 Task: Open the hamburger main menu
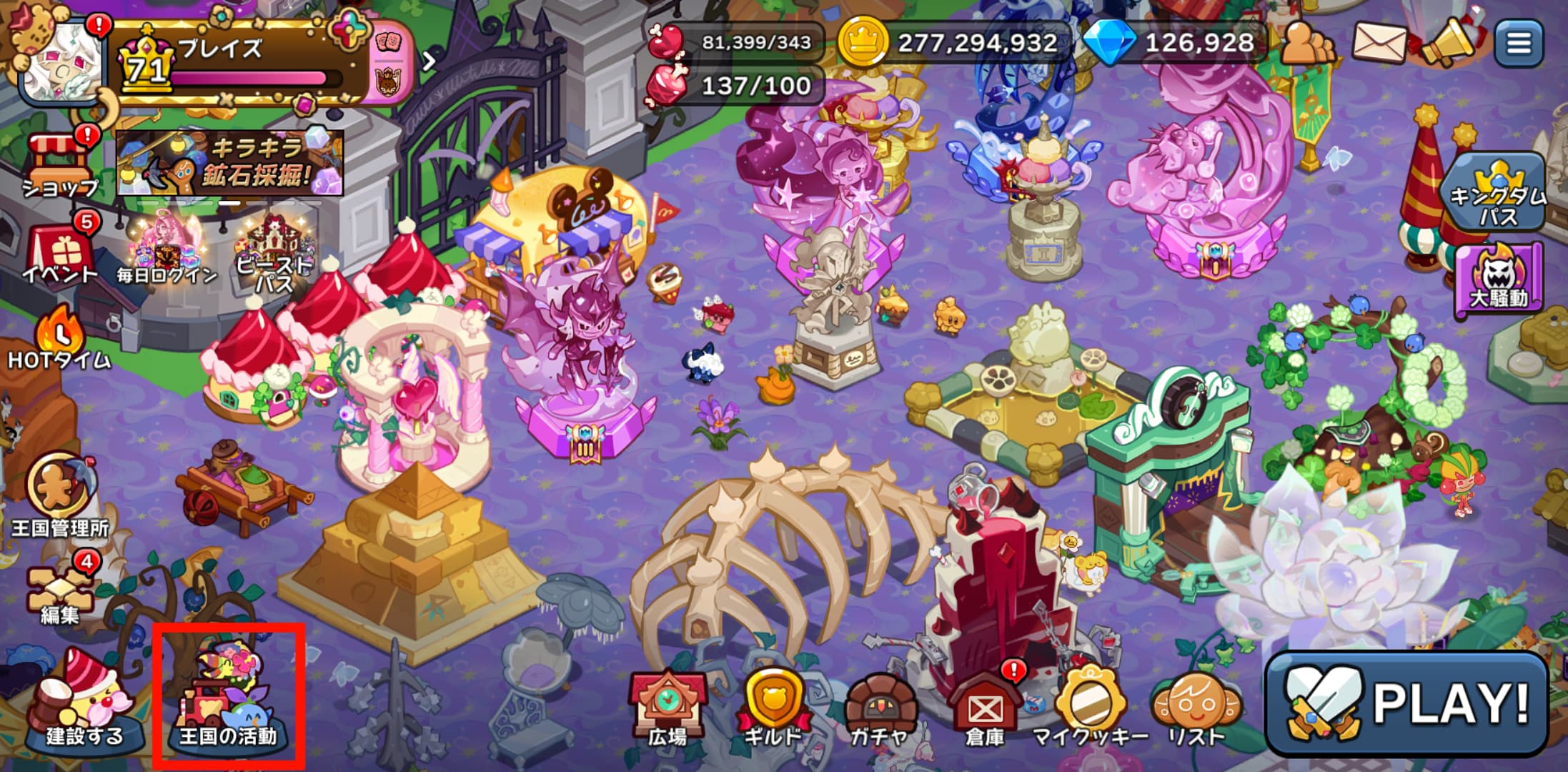click(x=1519, y=43)
